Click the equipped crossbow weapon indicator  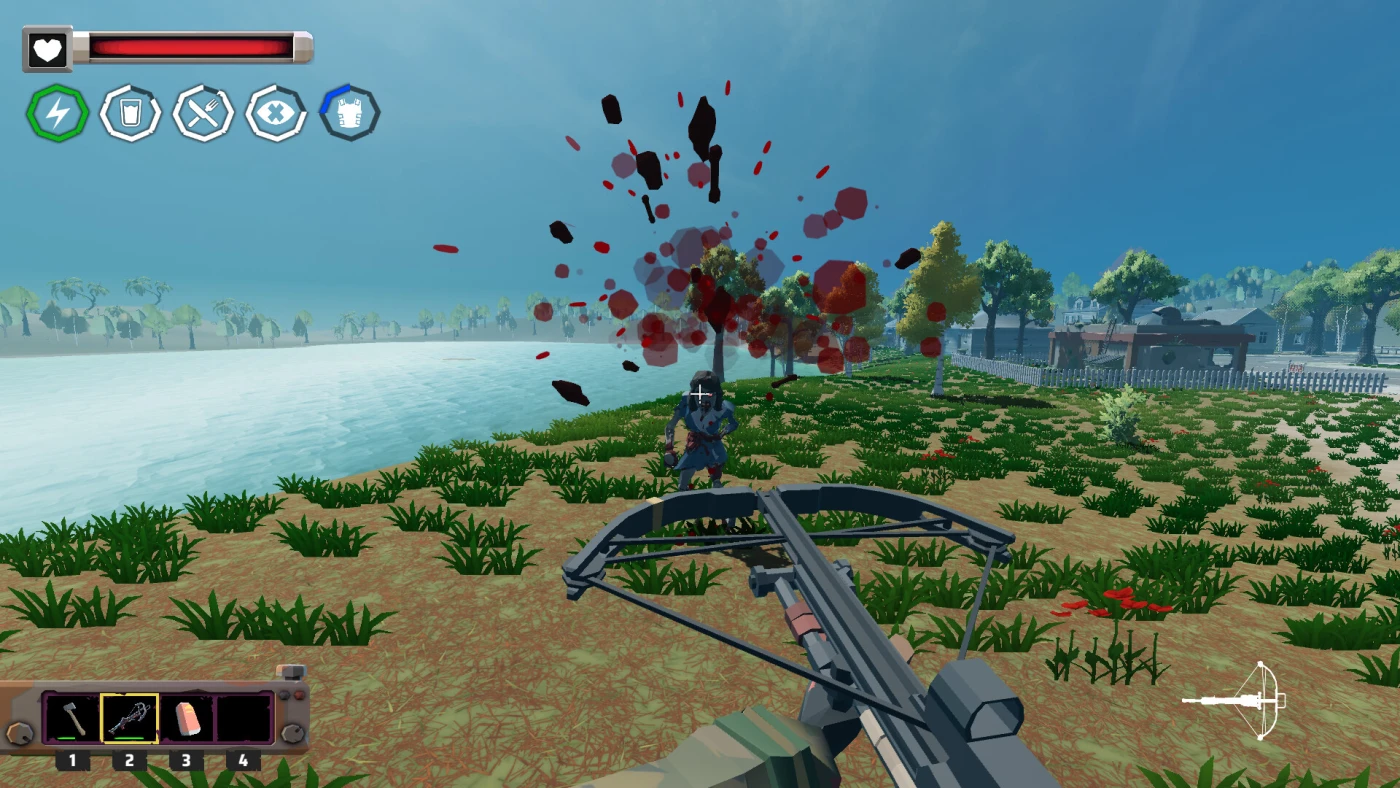tap(1236, 700)
